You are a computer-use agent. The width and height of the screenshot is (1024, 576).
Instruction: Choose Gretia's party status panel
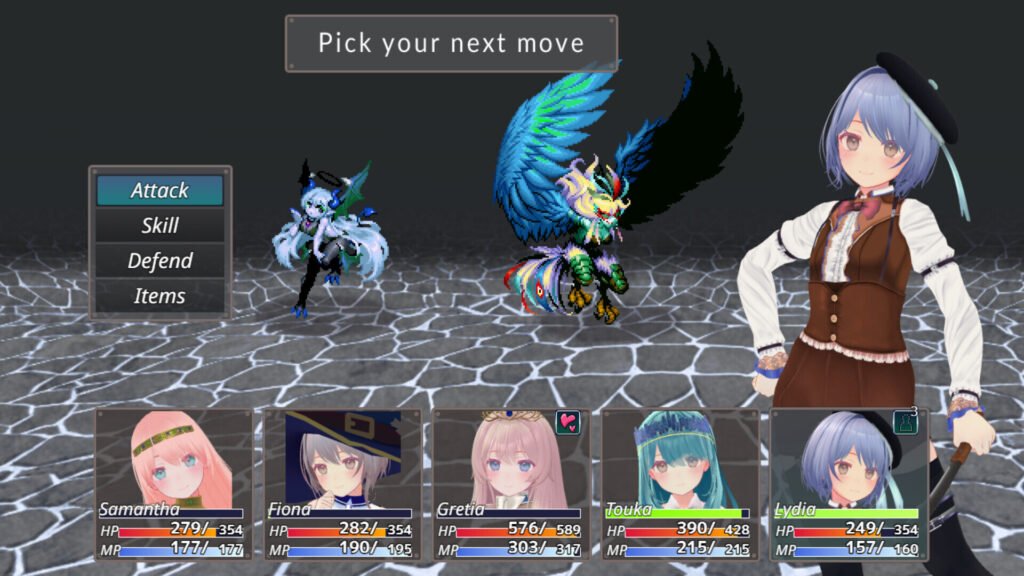pyautogui.click(x=510, y=484)
